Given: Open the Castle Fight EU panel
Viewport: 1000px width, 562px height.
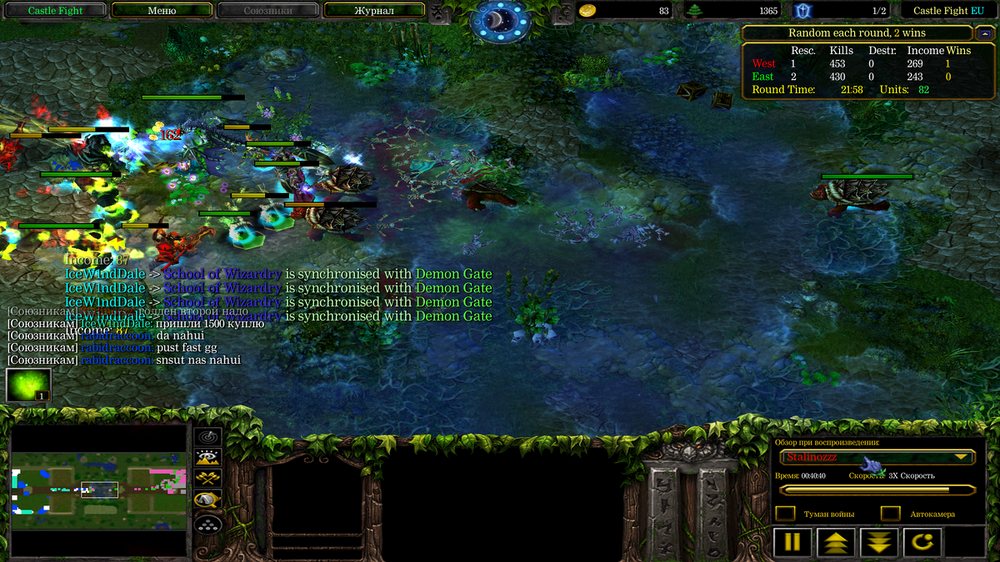Looking at the screenshot, I should (948, 10).
